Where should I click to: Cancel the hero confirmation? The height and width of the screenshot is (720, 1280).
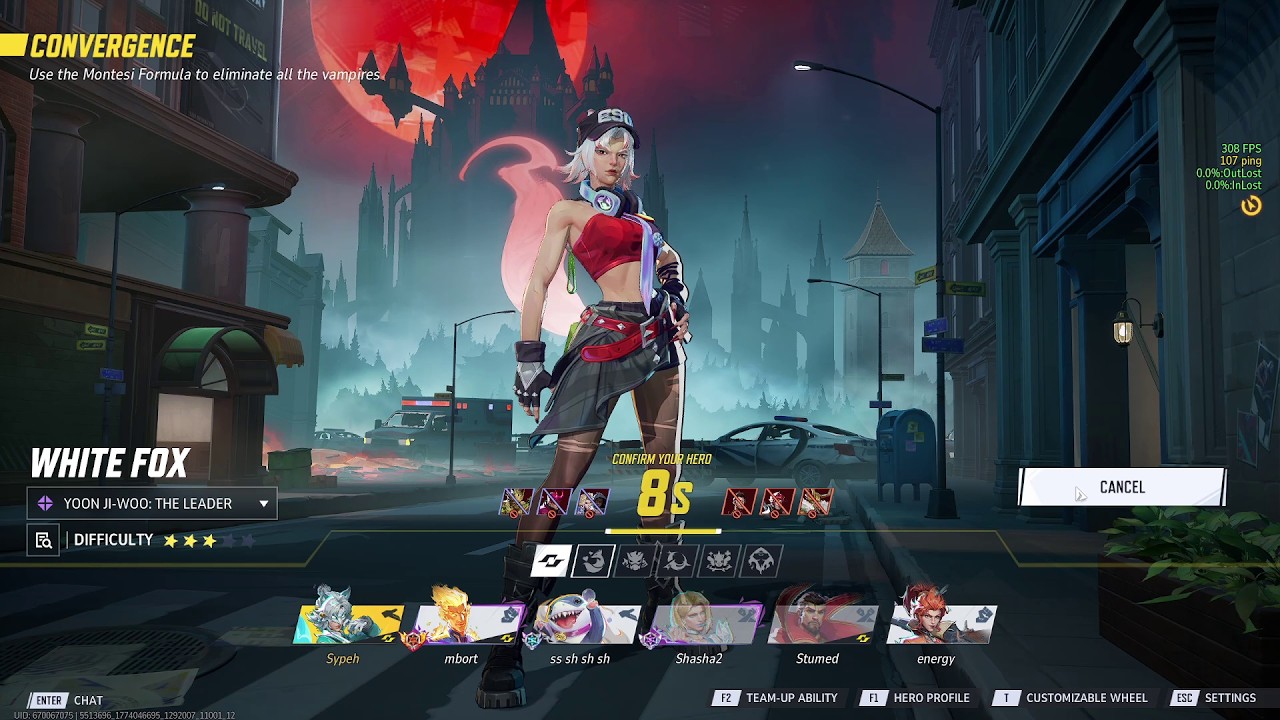click(x=1121, y=487)
